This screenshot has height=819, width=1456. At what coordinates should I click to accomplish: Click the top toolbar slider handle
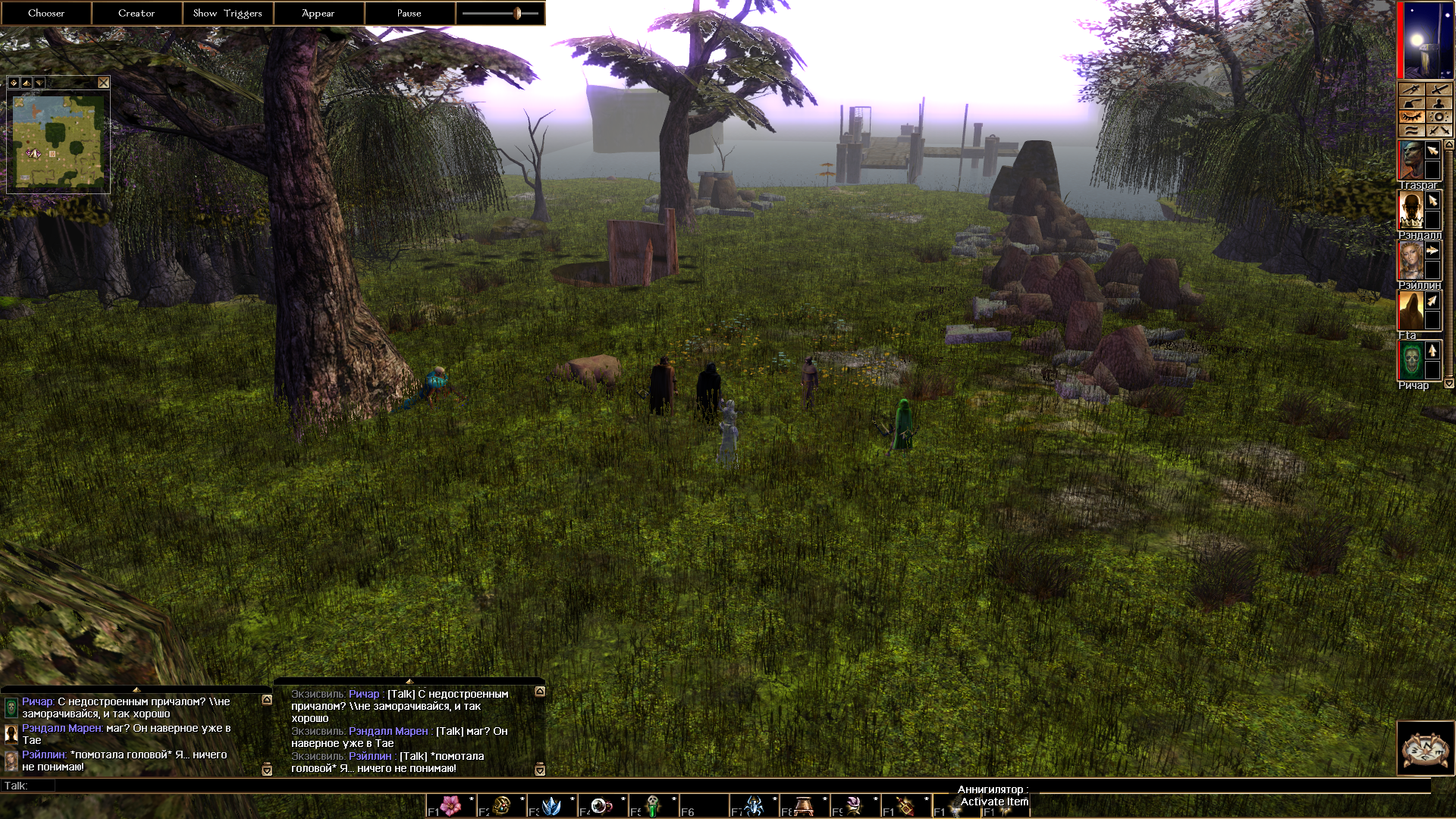[518, 13]
